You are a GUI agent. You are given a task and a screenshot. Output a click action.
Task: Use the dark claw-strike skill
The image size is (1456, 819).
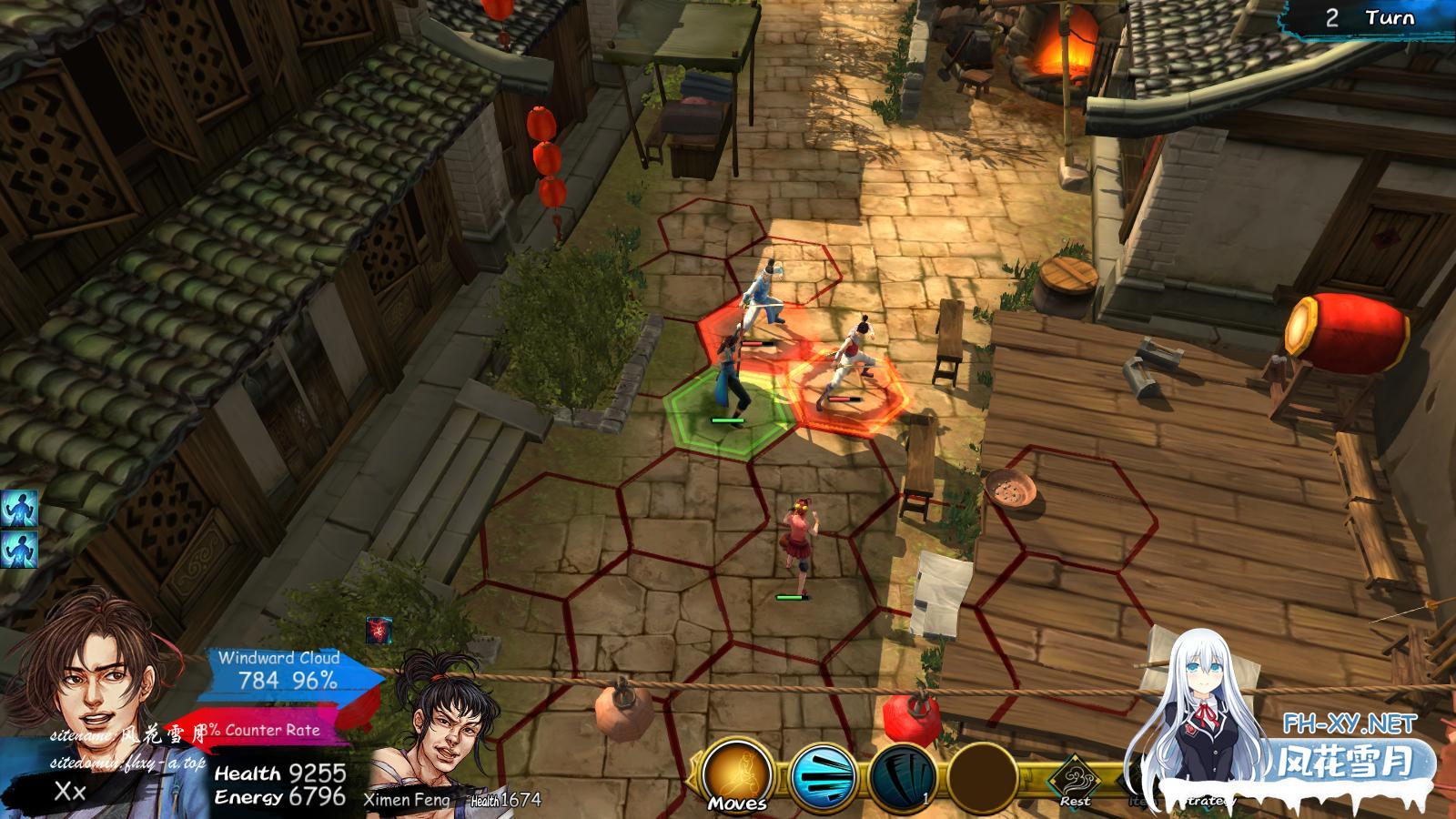tap(902, 776)
